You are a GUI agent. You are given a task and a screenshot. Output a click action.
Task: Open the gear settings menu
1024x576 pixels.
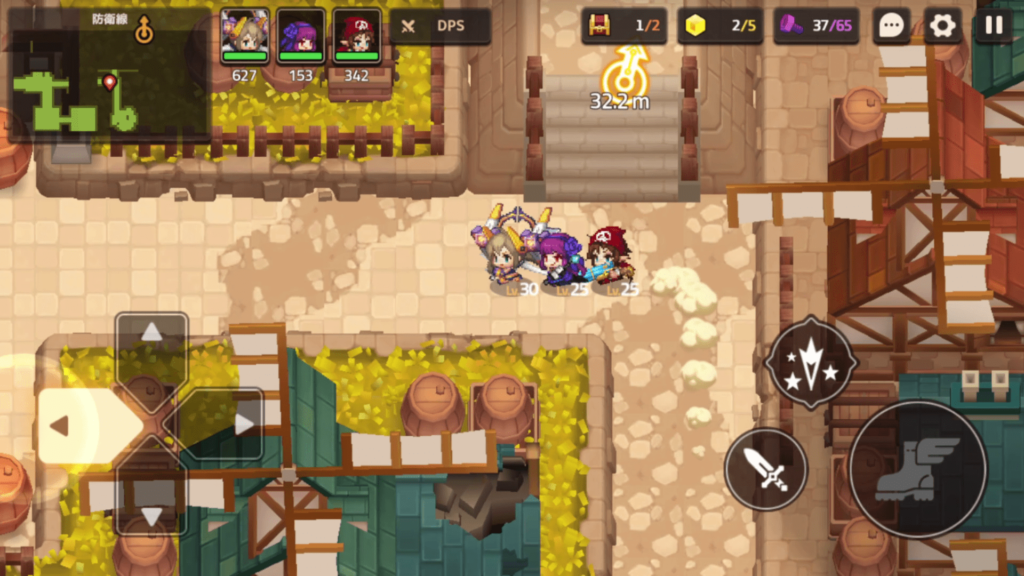tap(942, 26)
